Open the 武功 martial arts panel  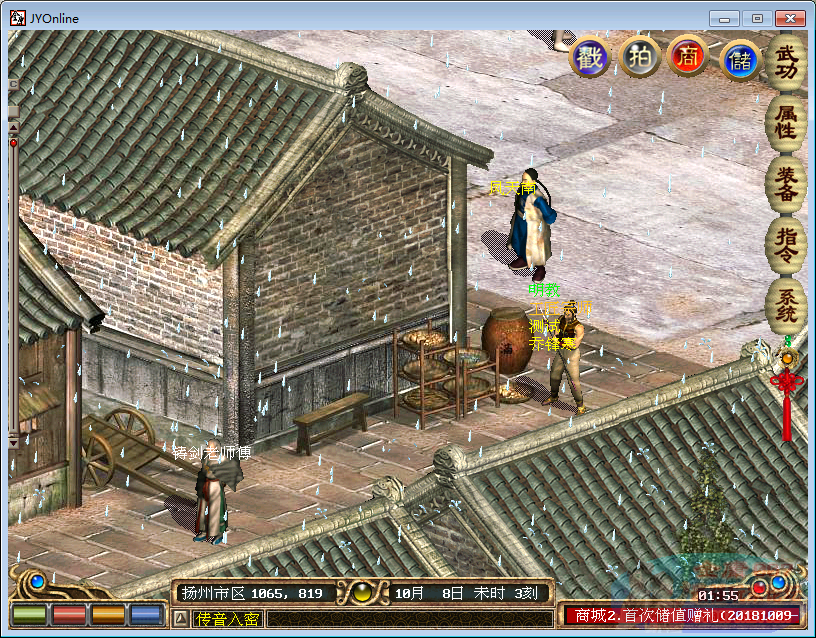[x=787, y=62]
